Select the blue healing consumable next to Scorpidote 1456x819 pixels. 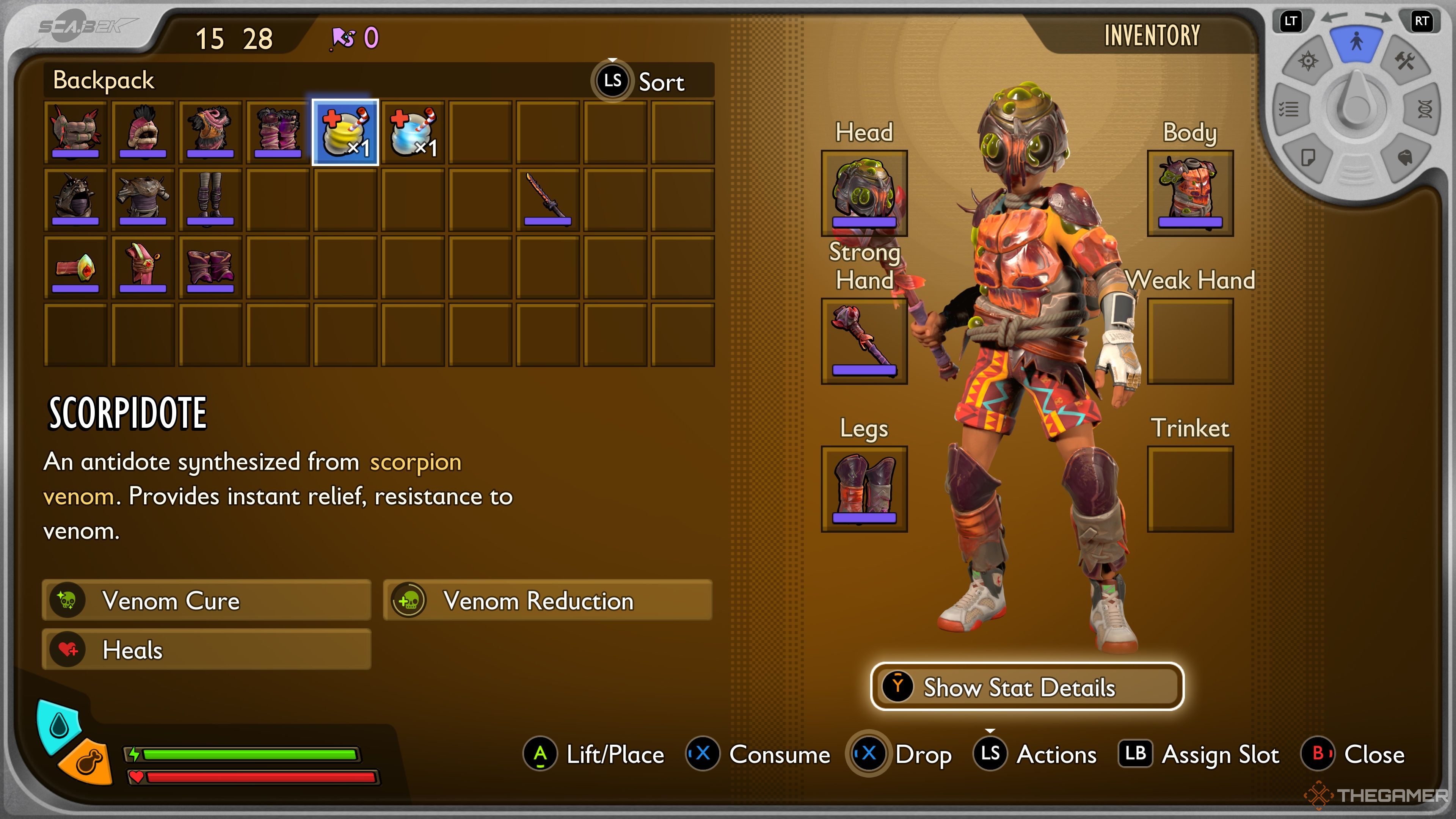tap(413, 132)
